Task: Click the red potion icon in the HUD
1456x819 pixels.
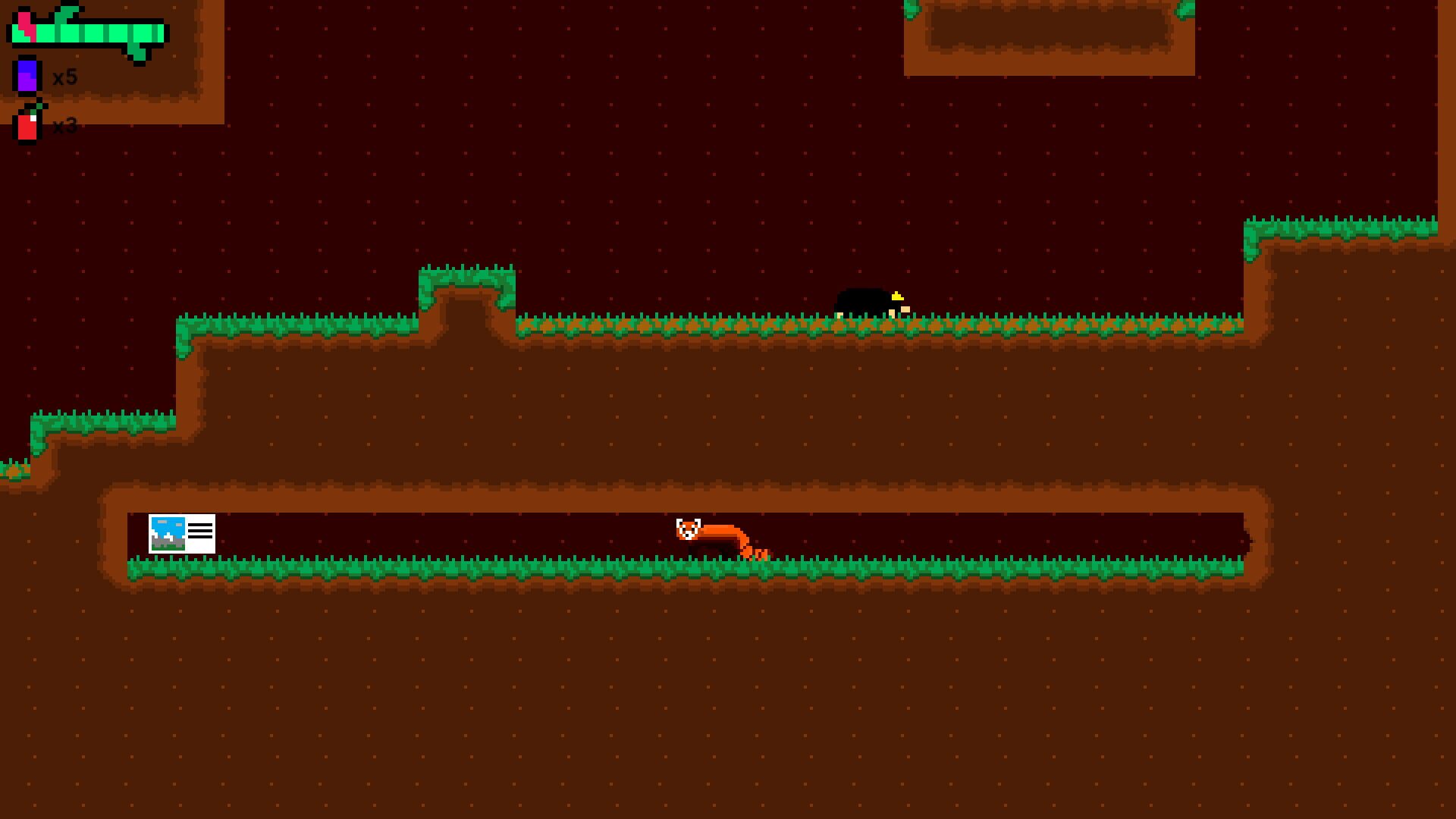Action: click(27, 125)
